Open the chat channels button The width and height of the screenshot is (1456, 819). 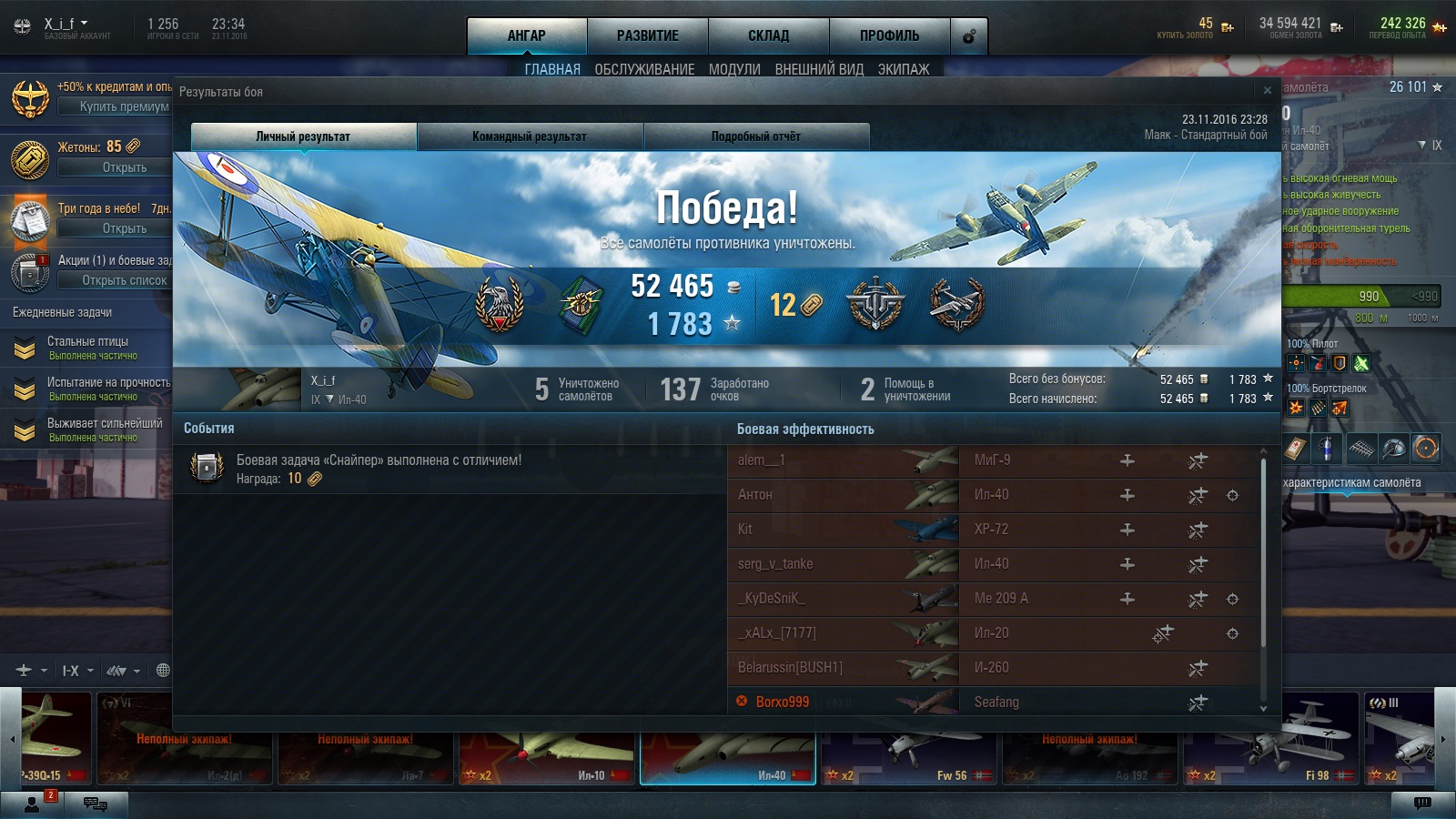tap(95, 804)
